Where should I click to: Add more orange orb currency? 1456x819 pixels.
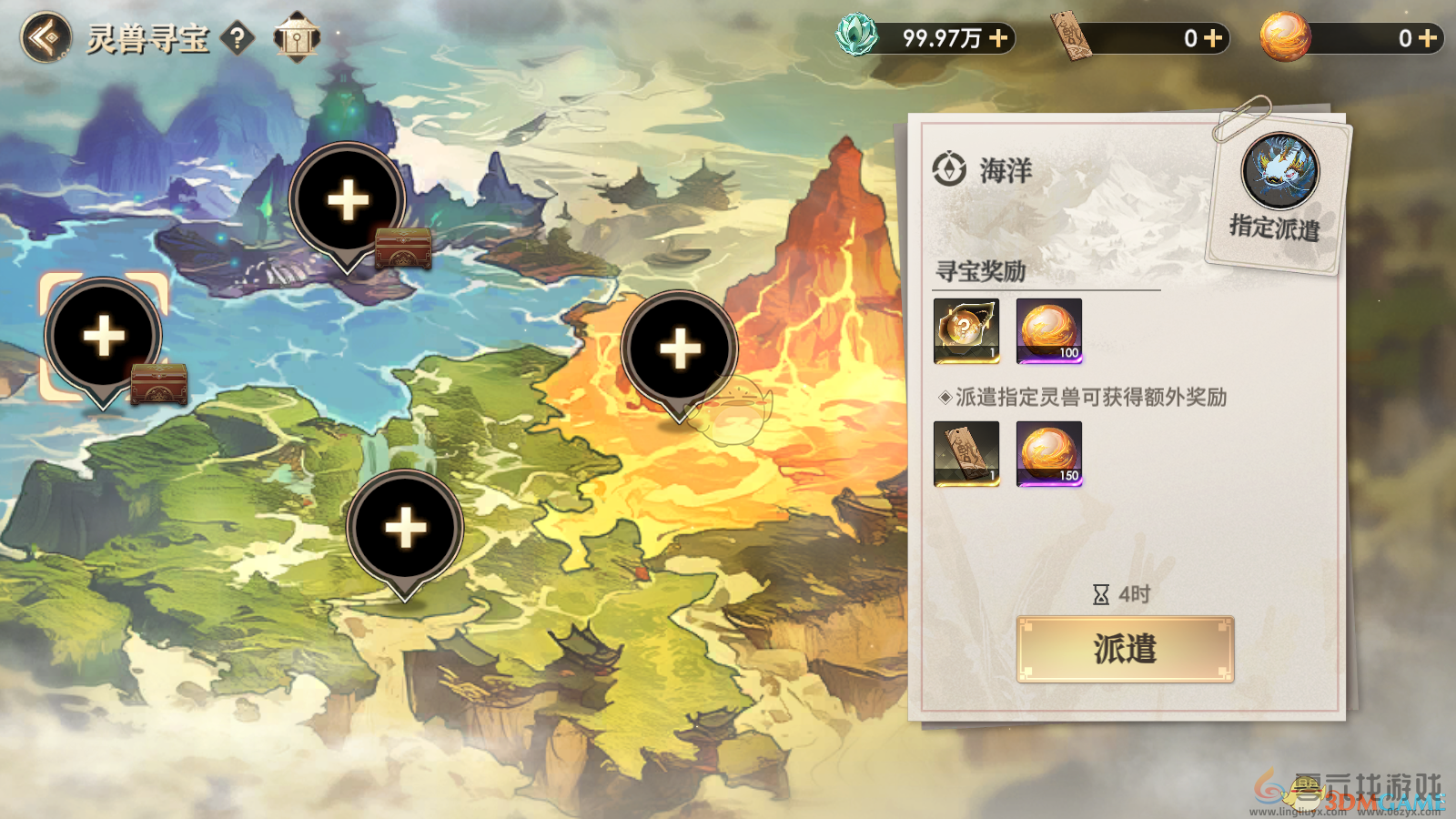1428,38
